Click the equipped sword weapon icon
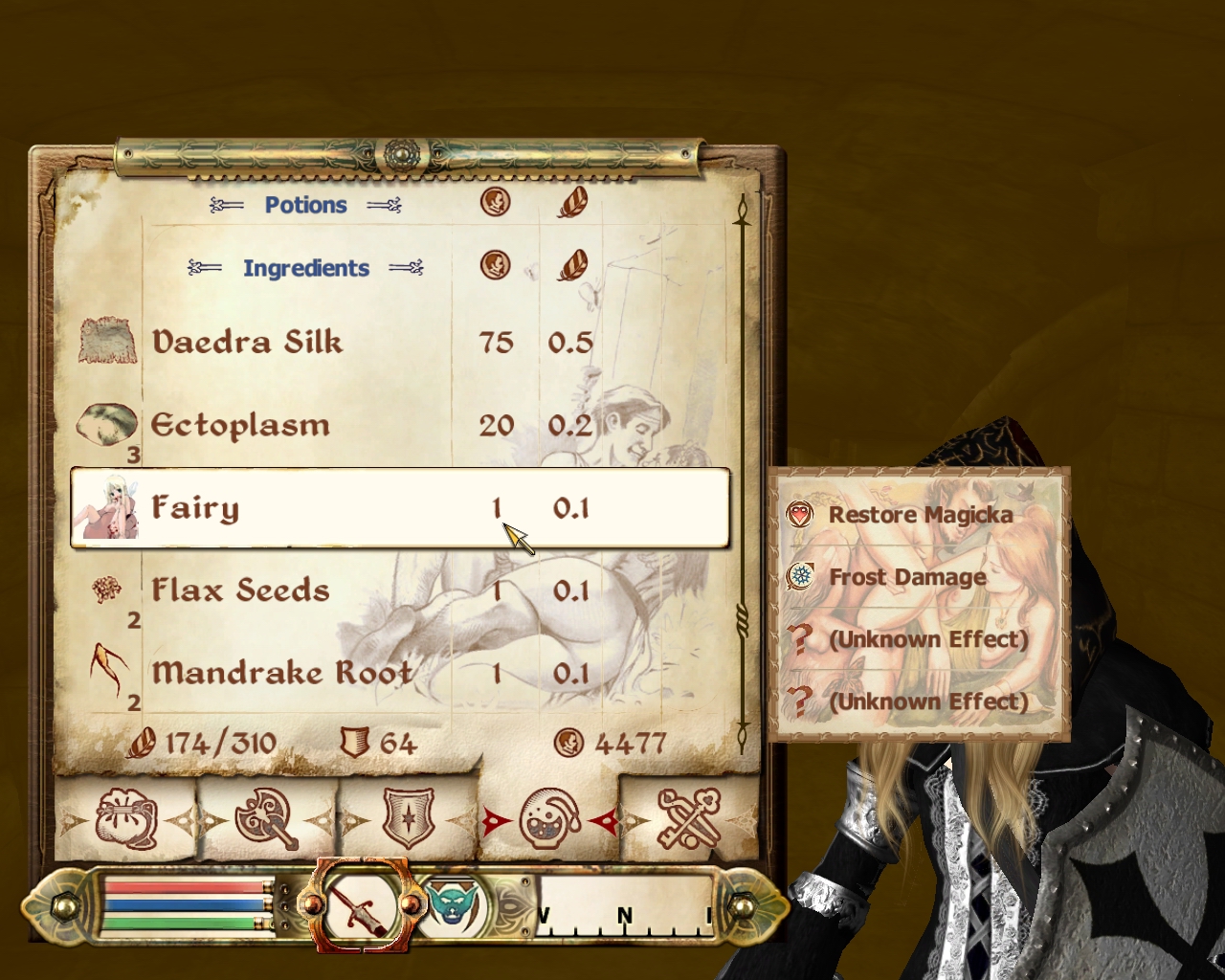The width and height of the screenshot is (1225, 980). pyautogui.click(x=362, y=905)
